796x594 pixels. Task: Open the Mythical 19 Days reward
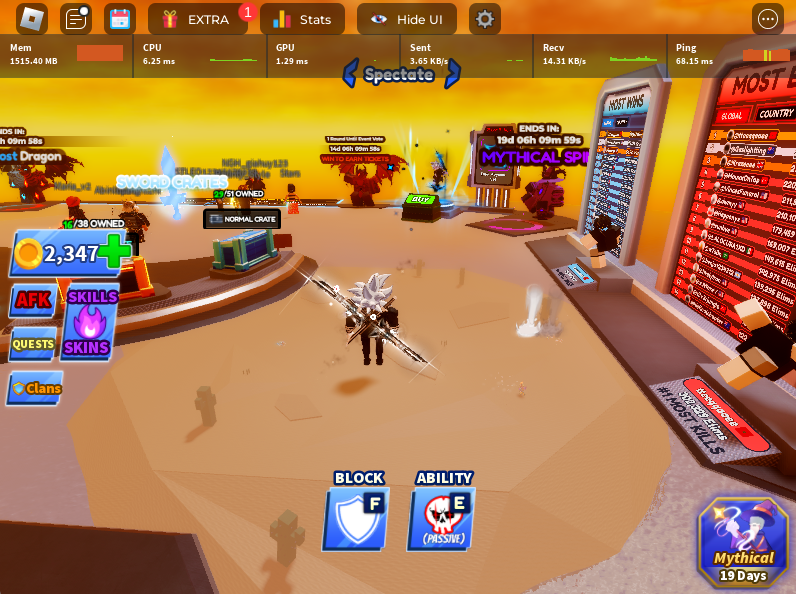pyautogui.click(x=743, y=542)
